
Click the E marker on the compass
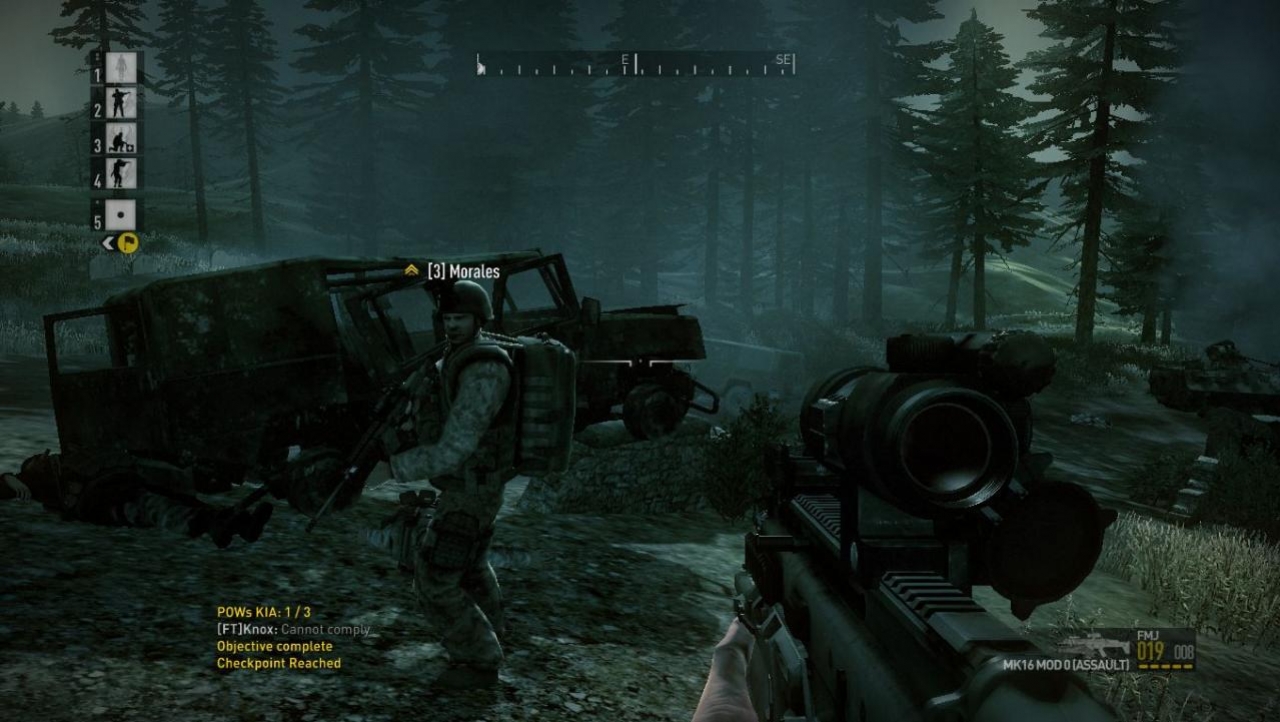click(x=625, y=60)
